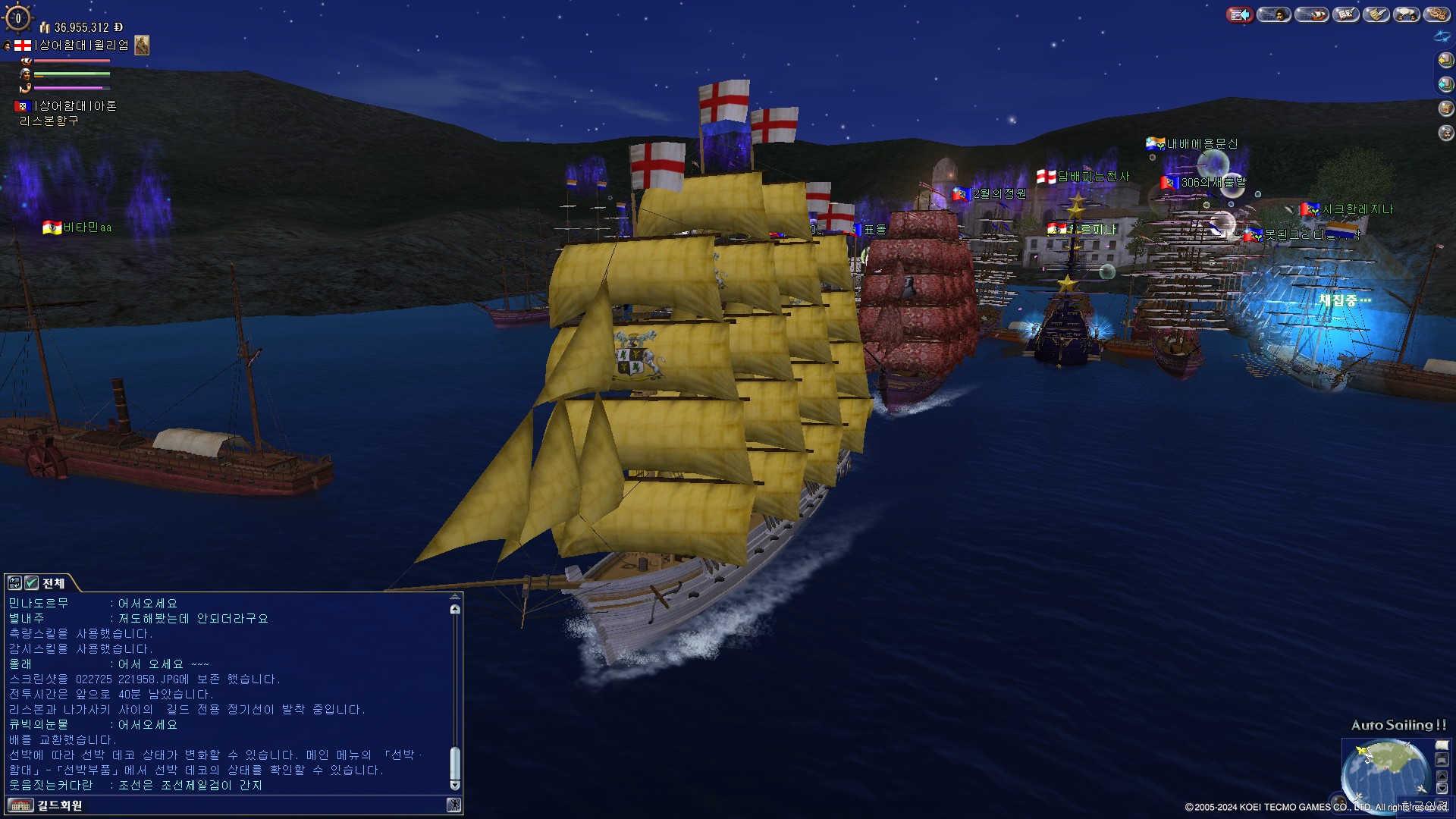Open the book with sword menu

click(1346, 14)
